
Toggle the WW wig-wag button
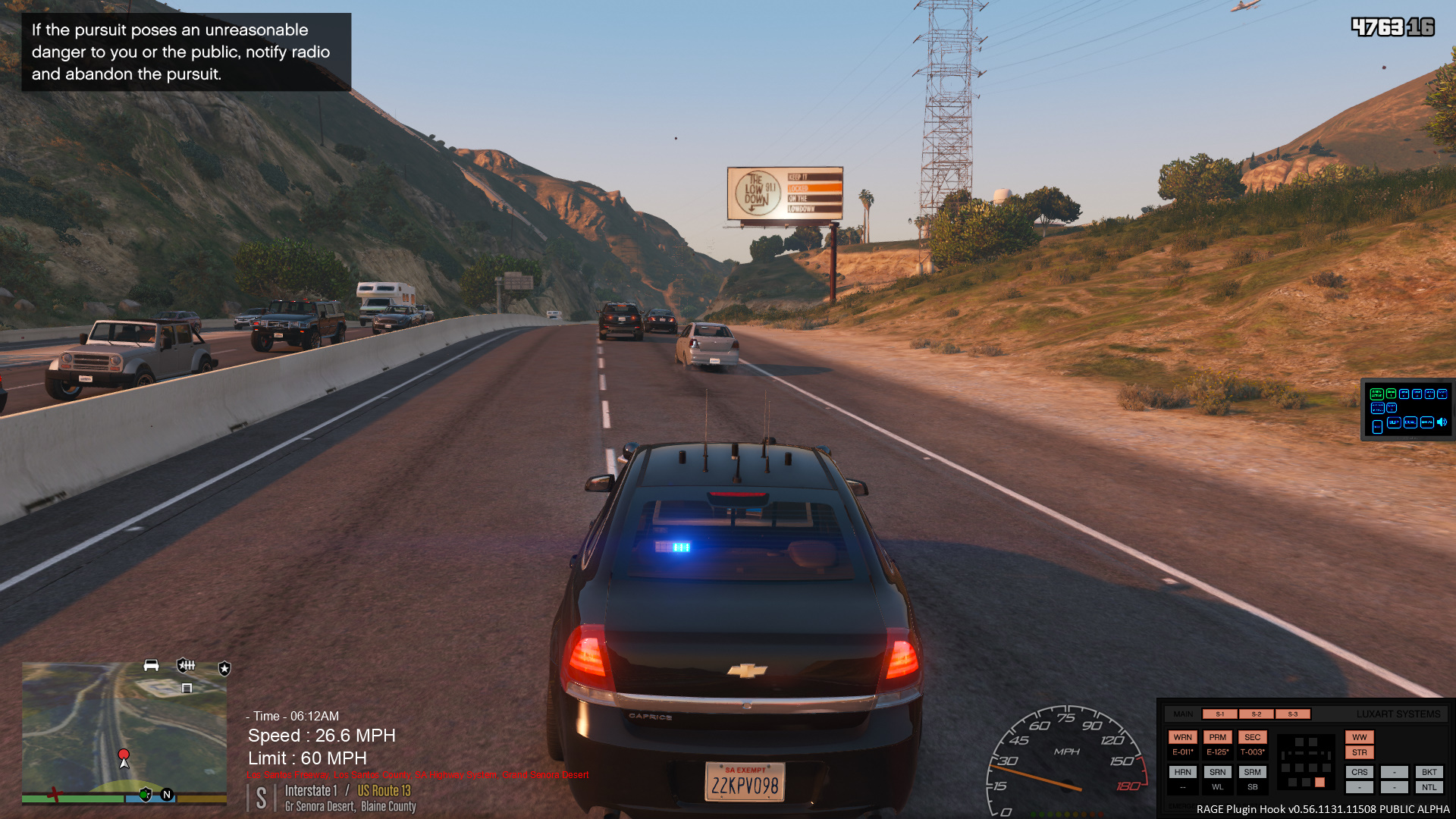1359,737
